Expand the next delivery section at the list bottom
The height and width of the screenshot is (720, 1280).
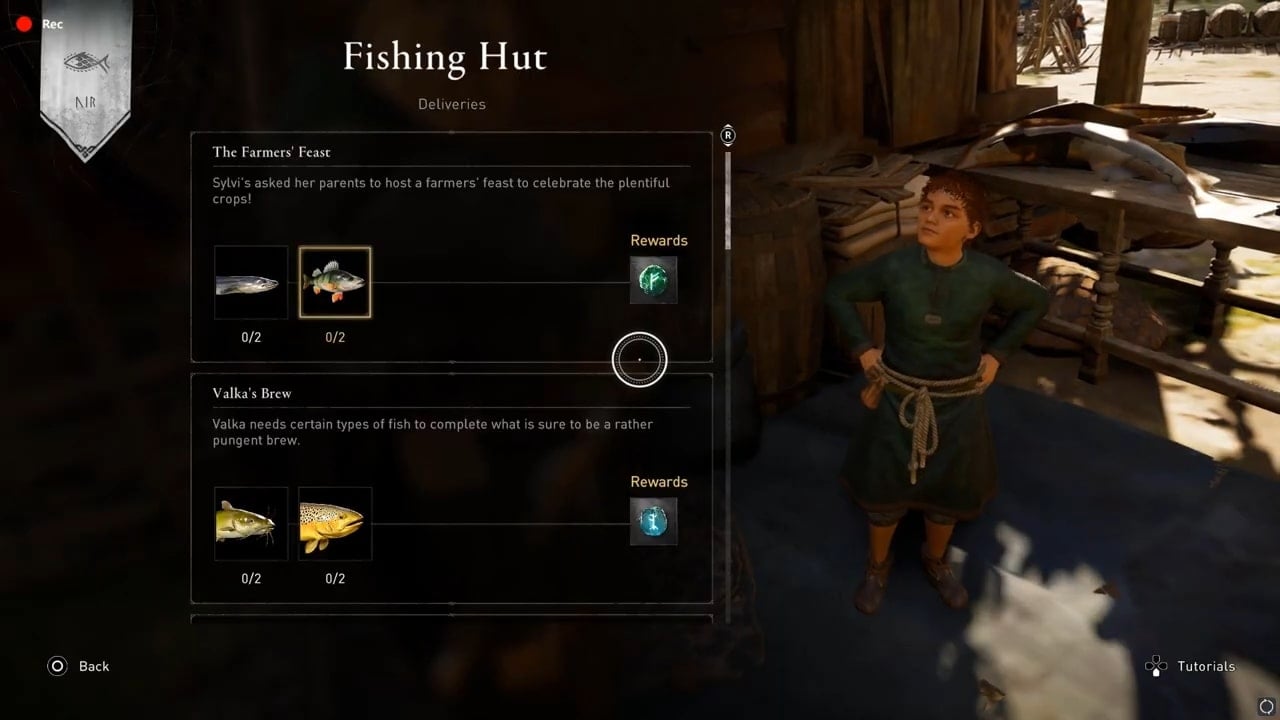(452, 622)
